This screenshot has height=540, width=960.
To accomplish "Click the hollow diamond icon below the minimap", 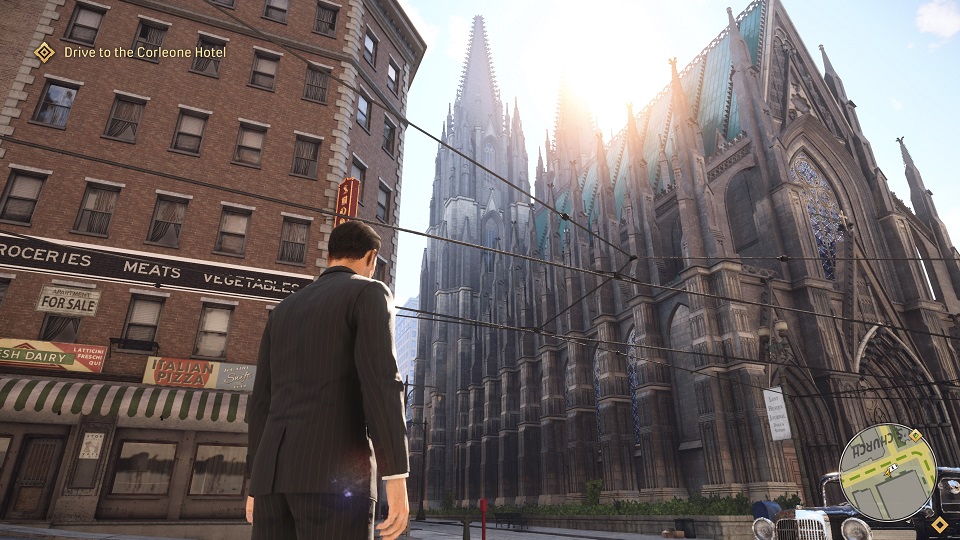I will [x=939, y=524].
